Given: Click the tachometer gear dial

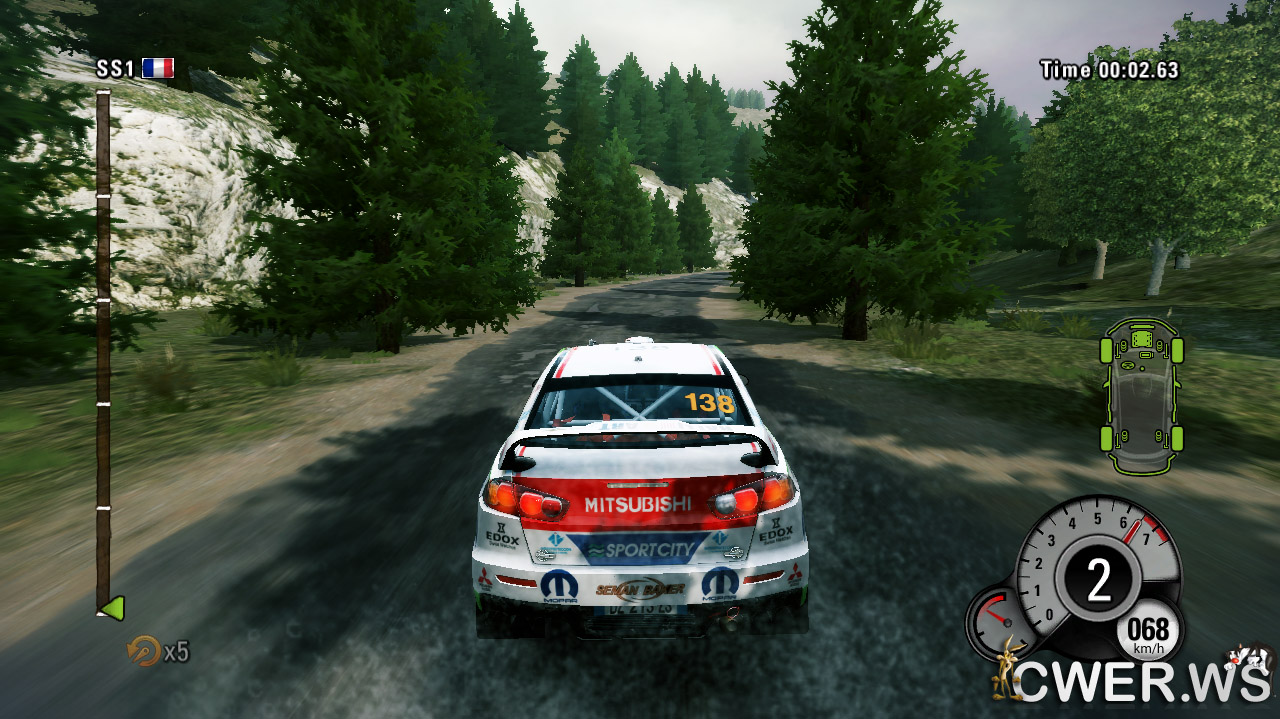Looking at the screenshot, I should point(1098,577).
